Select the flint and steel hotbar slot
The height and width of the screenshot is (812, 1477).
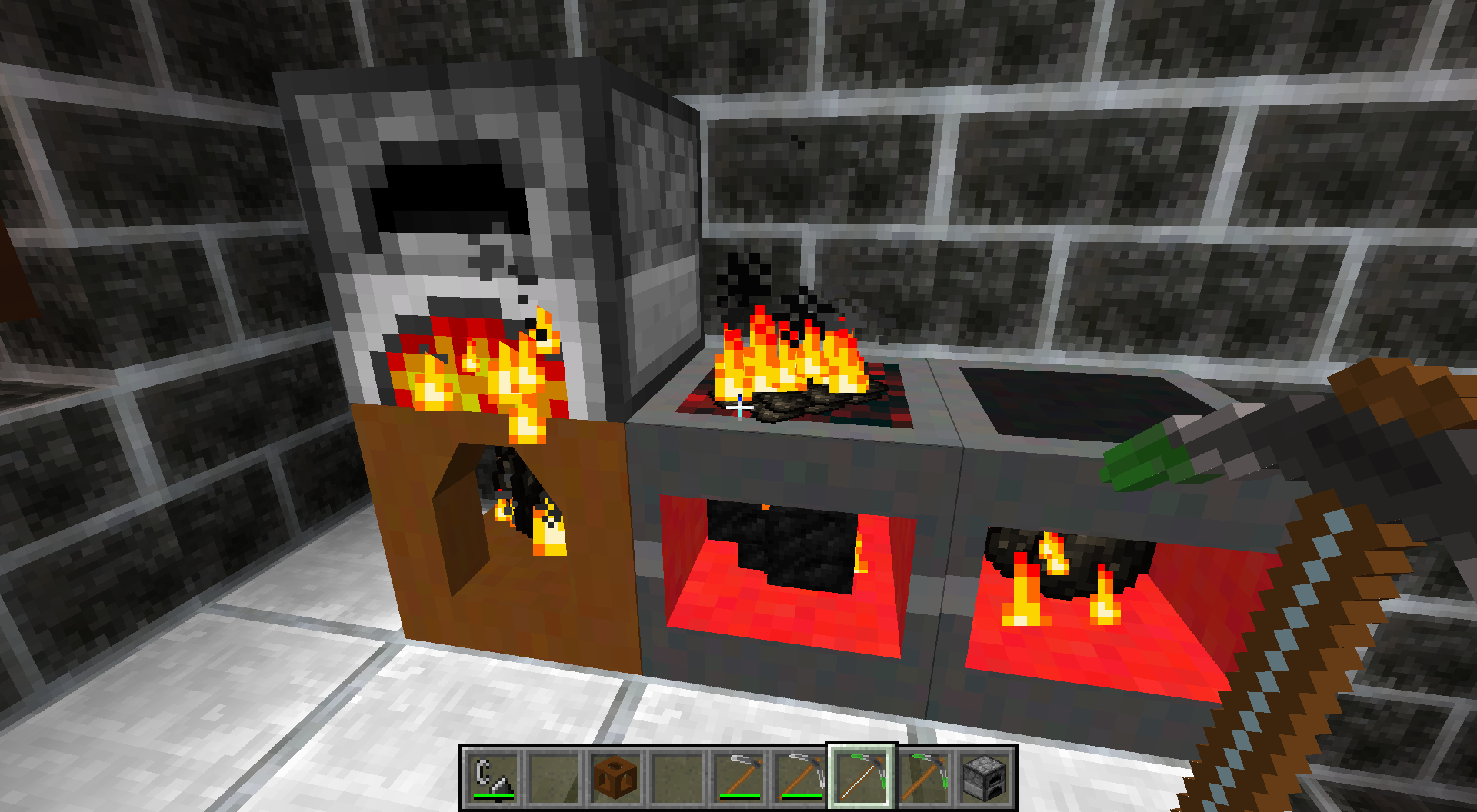(493, 777)
